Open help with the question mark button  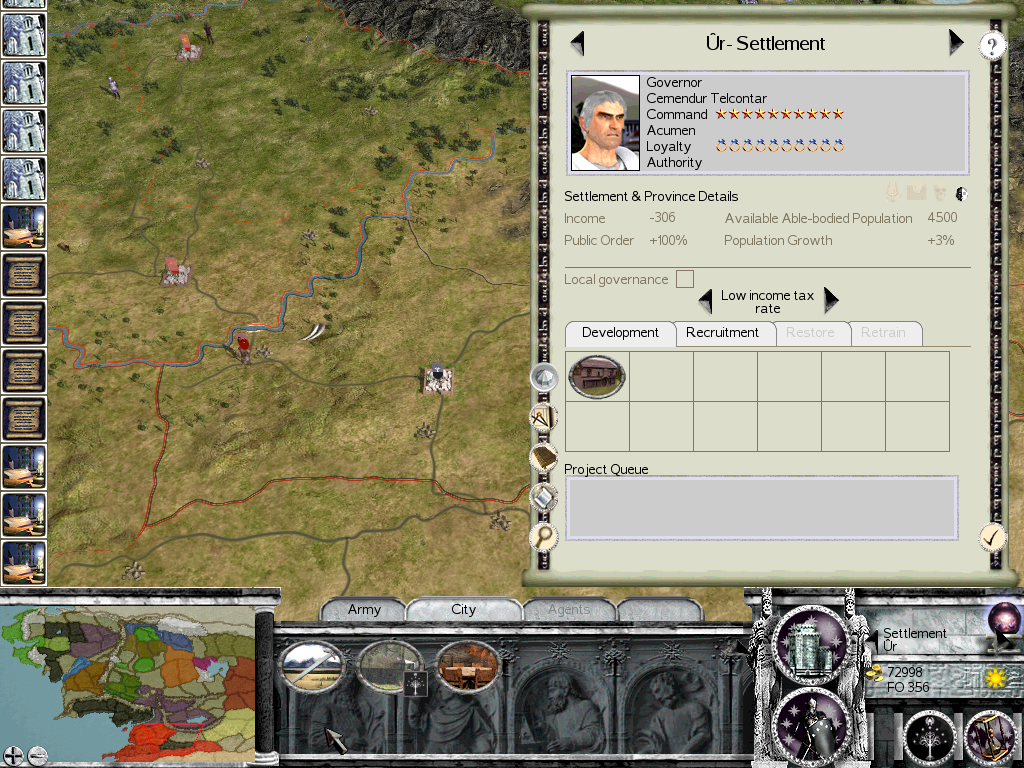[991, 45]
